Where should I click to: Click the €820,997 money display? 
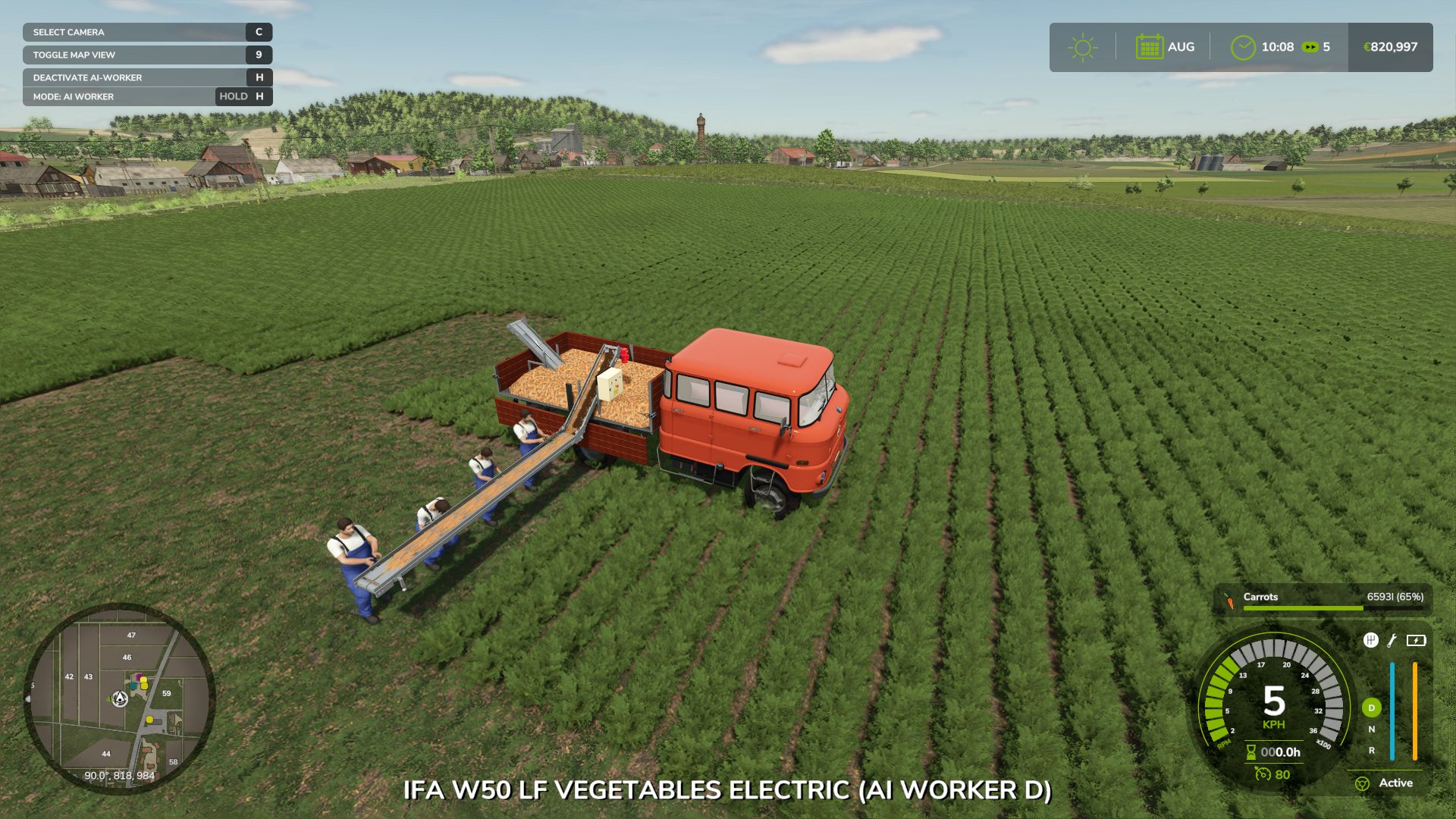(x=1389, y=45)
